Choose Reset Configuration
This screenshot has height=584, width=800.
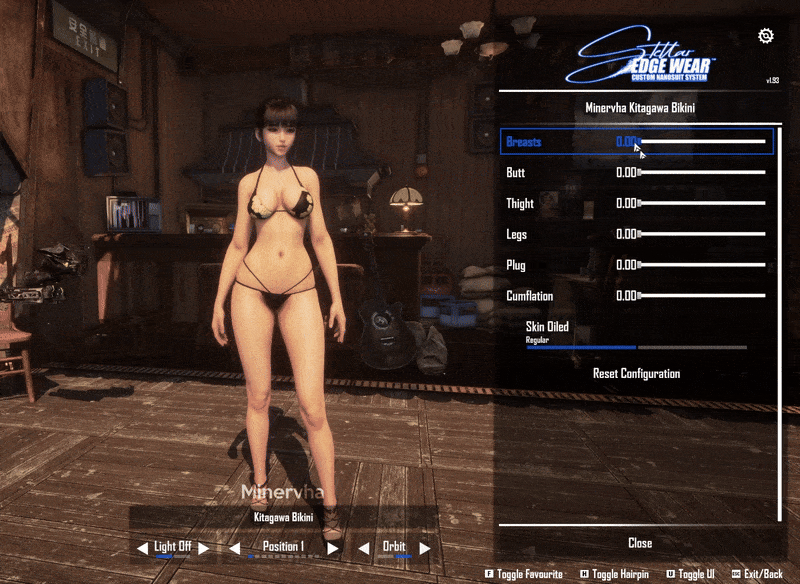[x=636, y=374]
